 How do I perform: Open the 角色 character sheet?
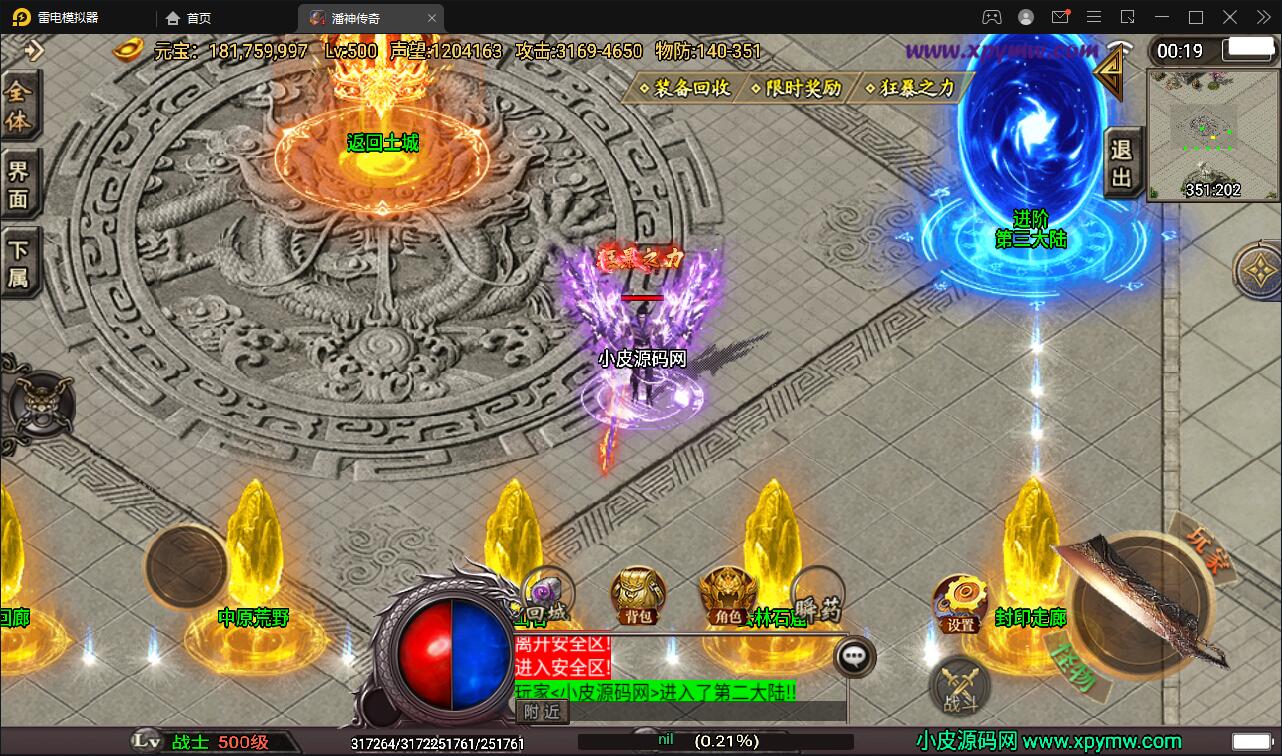(x=727, y=596)
